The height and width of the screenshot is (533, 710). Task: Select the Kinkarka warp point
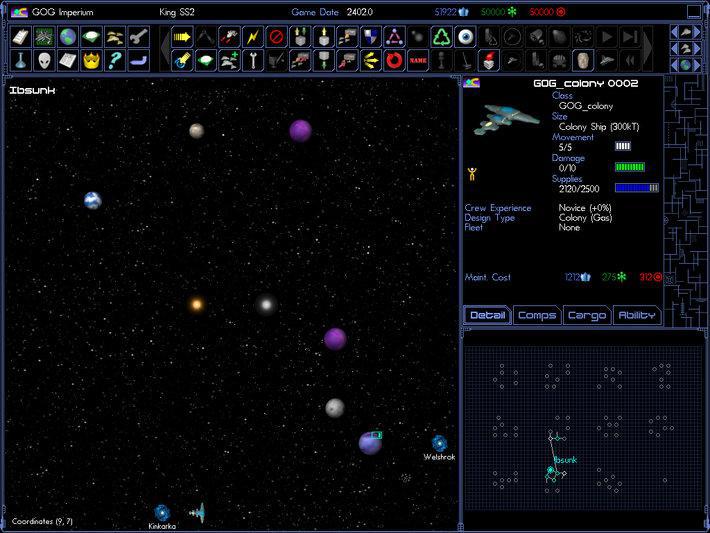(162, 512)
